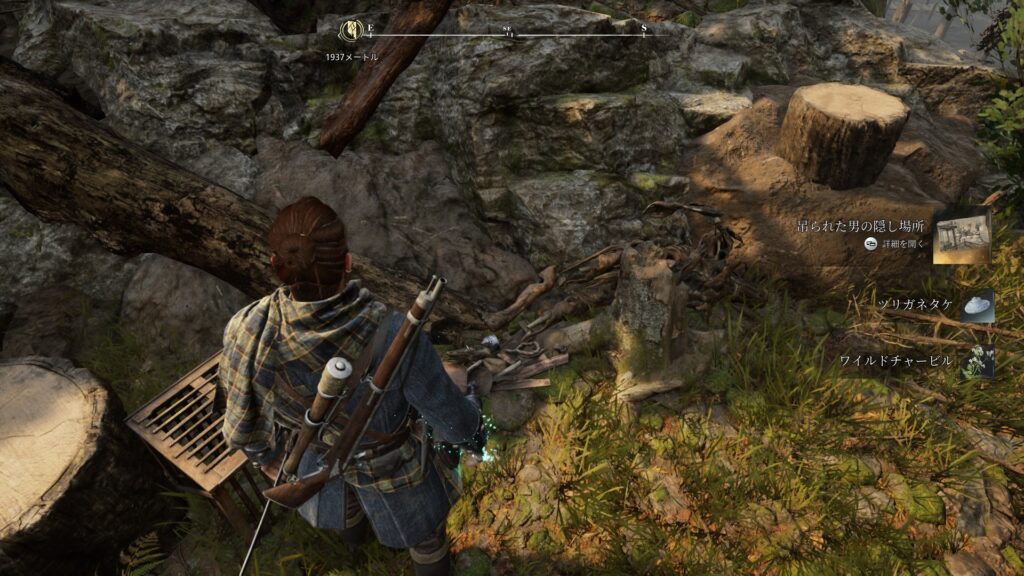Select the ツリガネタケ mushroom item icon

[x=977, y=306]
